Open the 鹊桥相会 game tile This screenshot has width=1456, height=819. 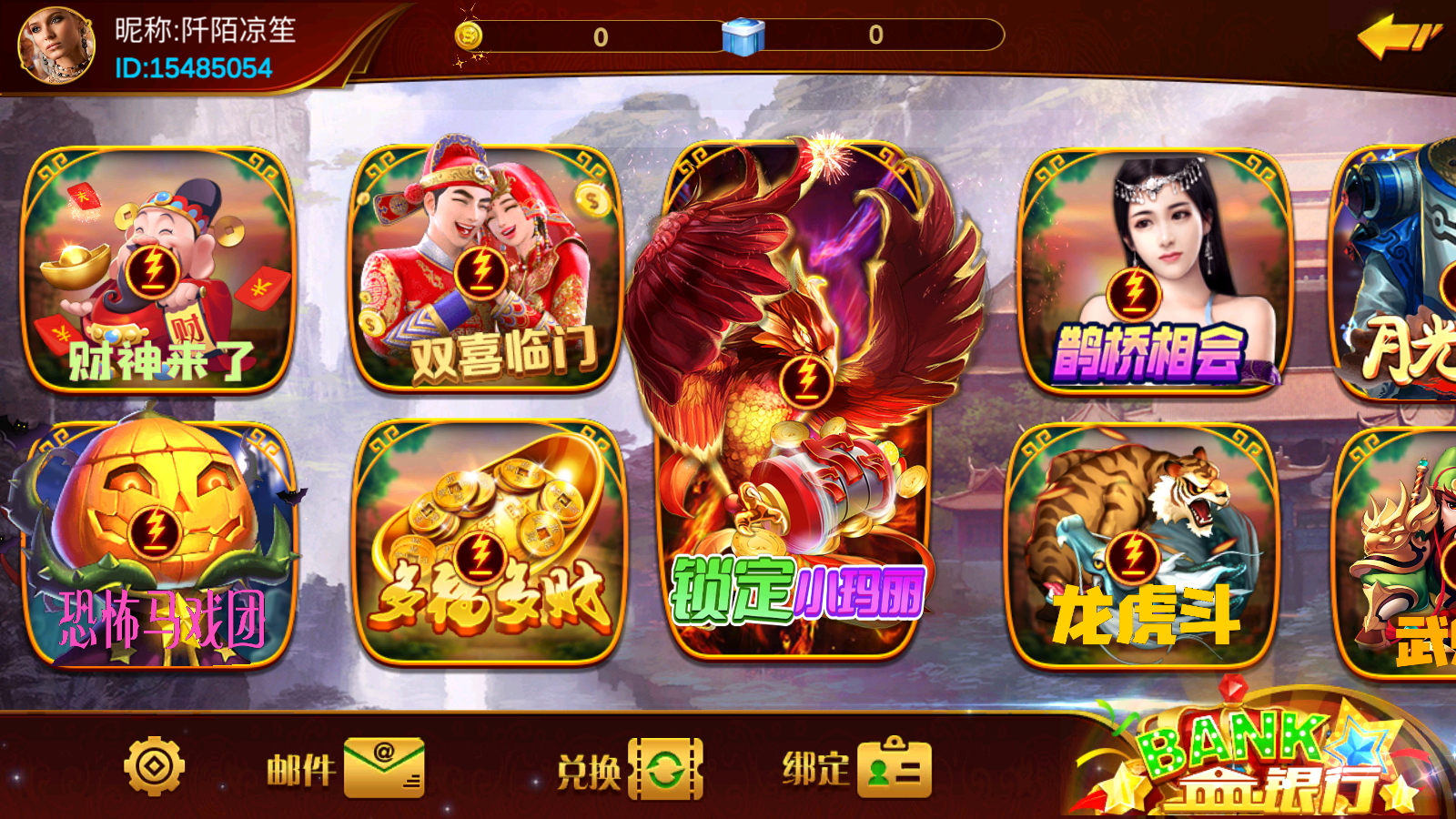click(x=1153, y=270)
